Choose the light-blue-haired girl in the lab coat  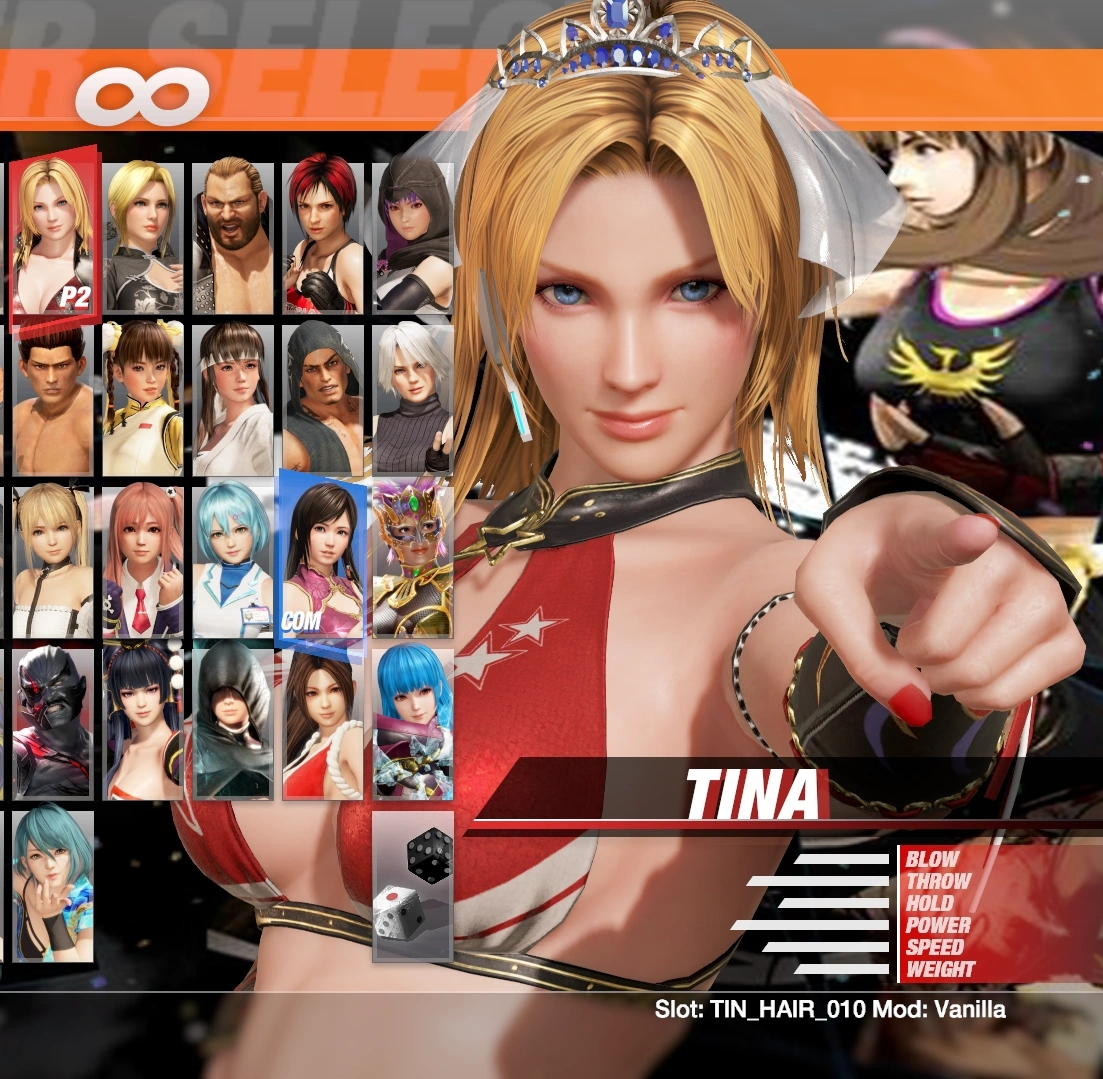(233, 560)
